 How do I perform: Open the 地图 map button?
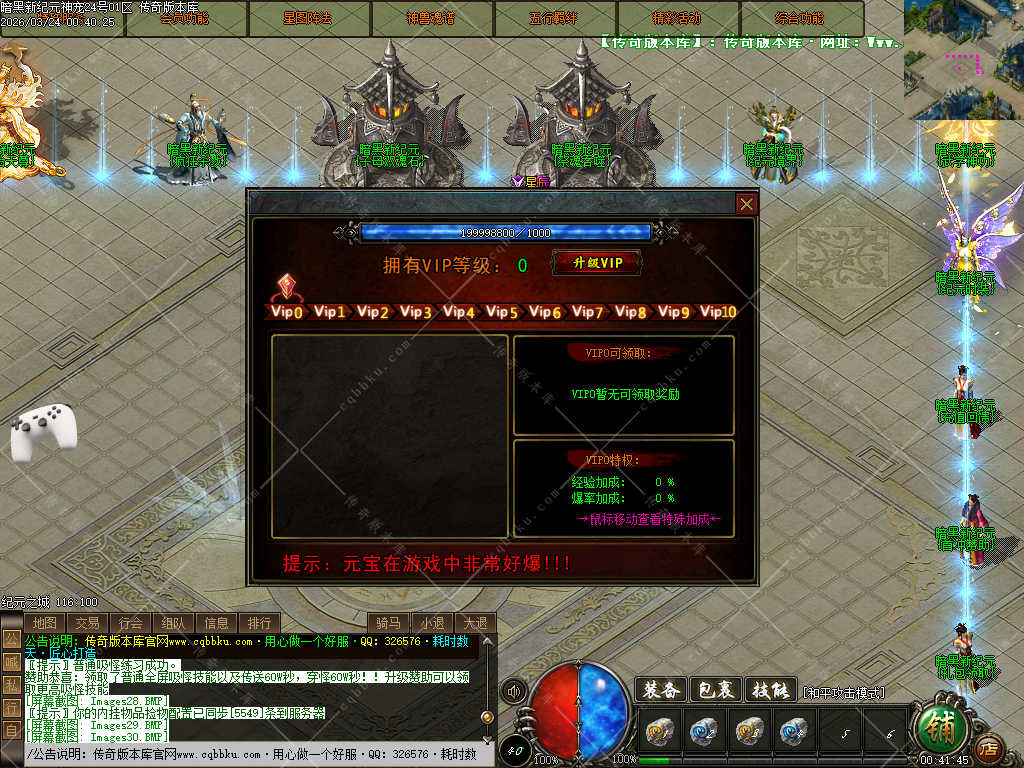(44, 623)
